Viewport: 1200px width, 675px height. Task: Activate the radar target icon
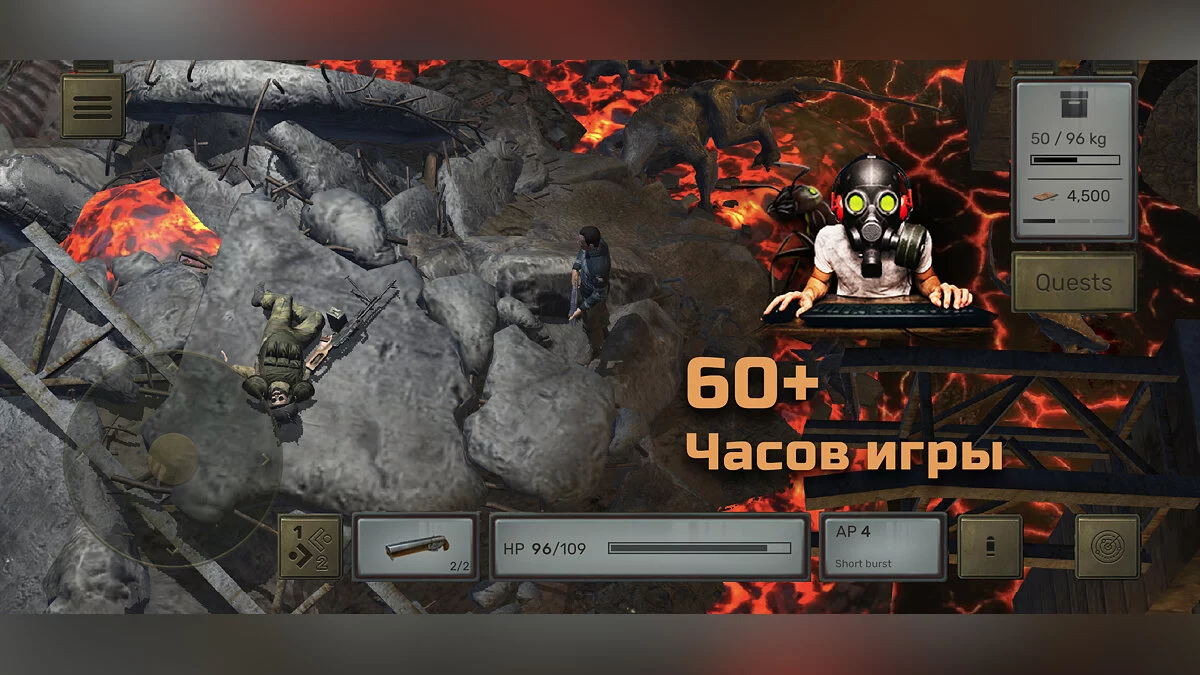point(1107,547)
